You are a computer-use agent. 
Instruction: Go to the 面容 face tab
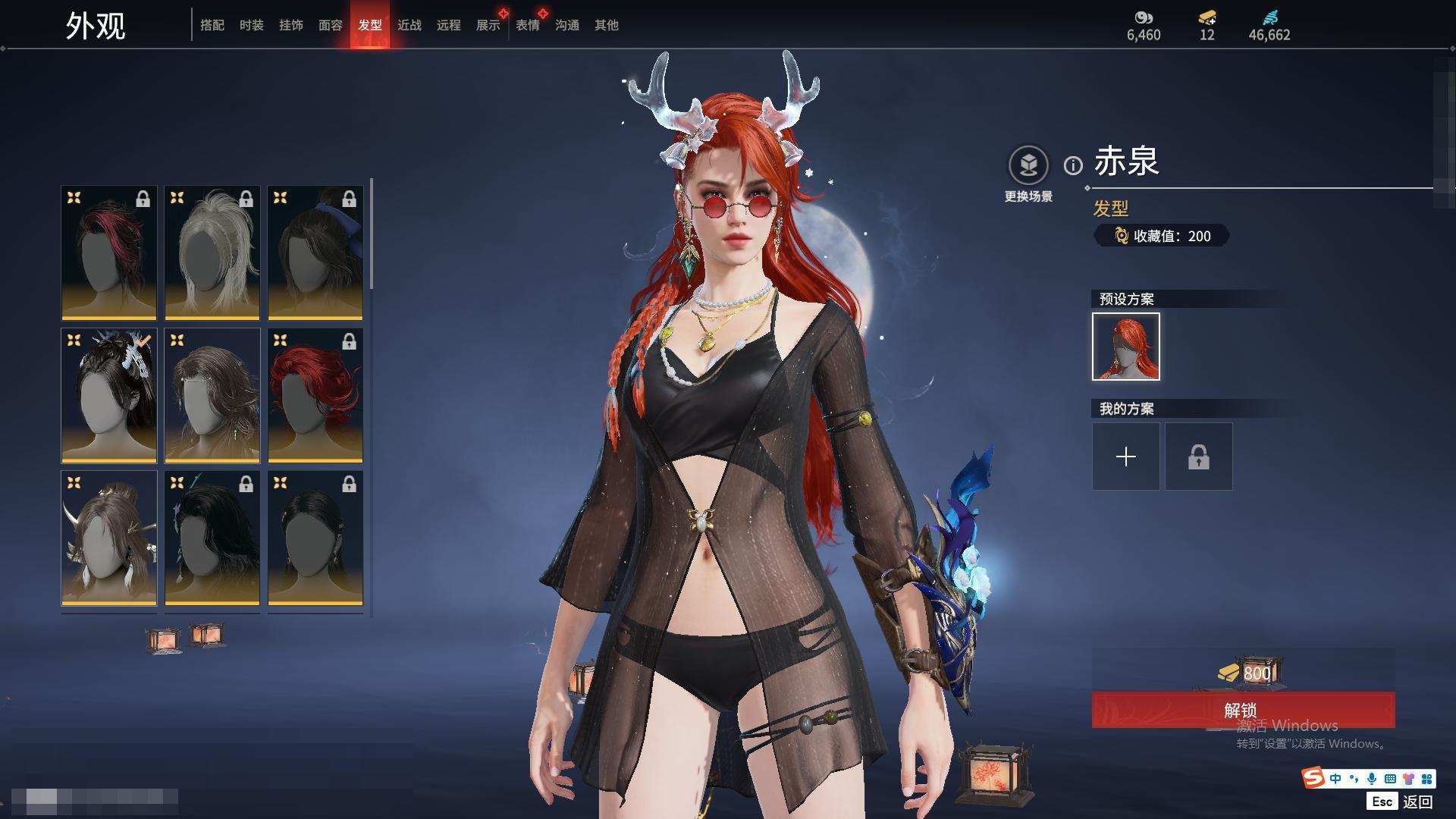[x=331, y=25]
